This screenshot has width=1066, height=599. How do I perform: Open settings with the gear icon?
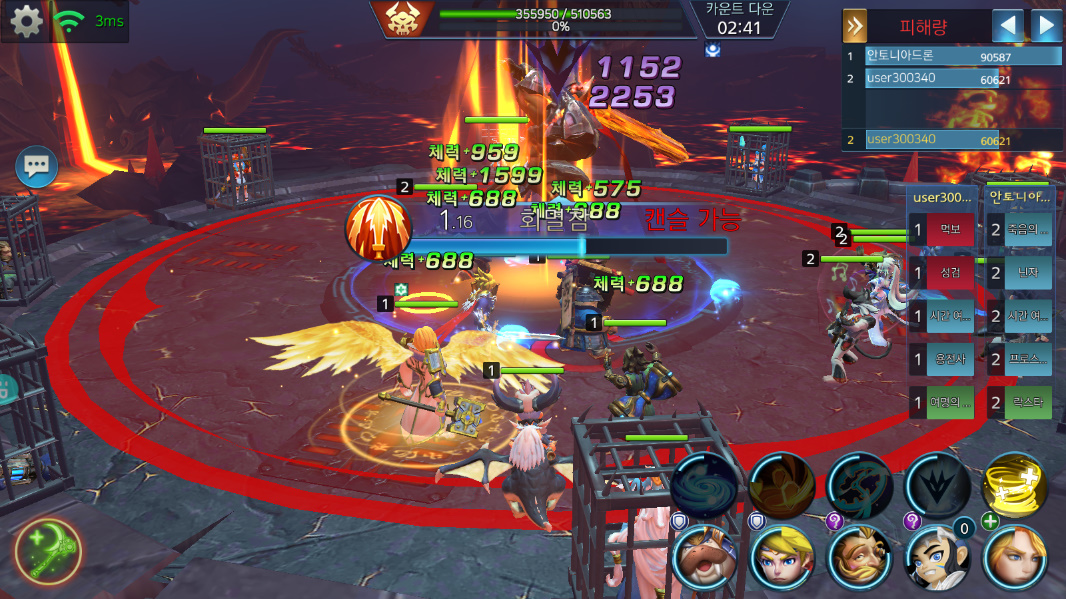[25, 21]
